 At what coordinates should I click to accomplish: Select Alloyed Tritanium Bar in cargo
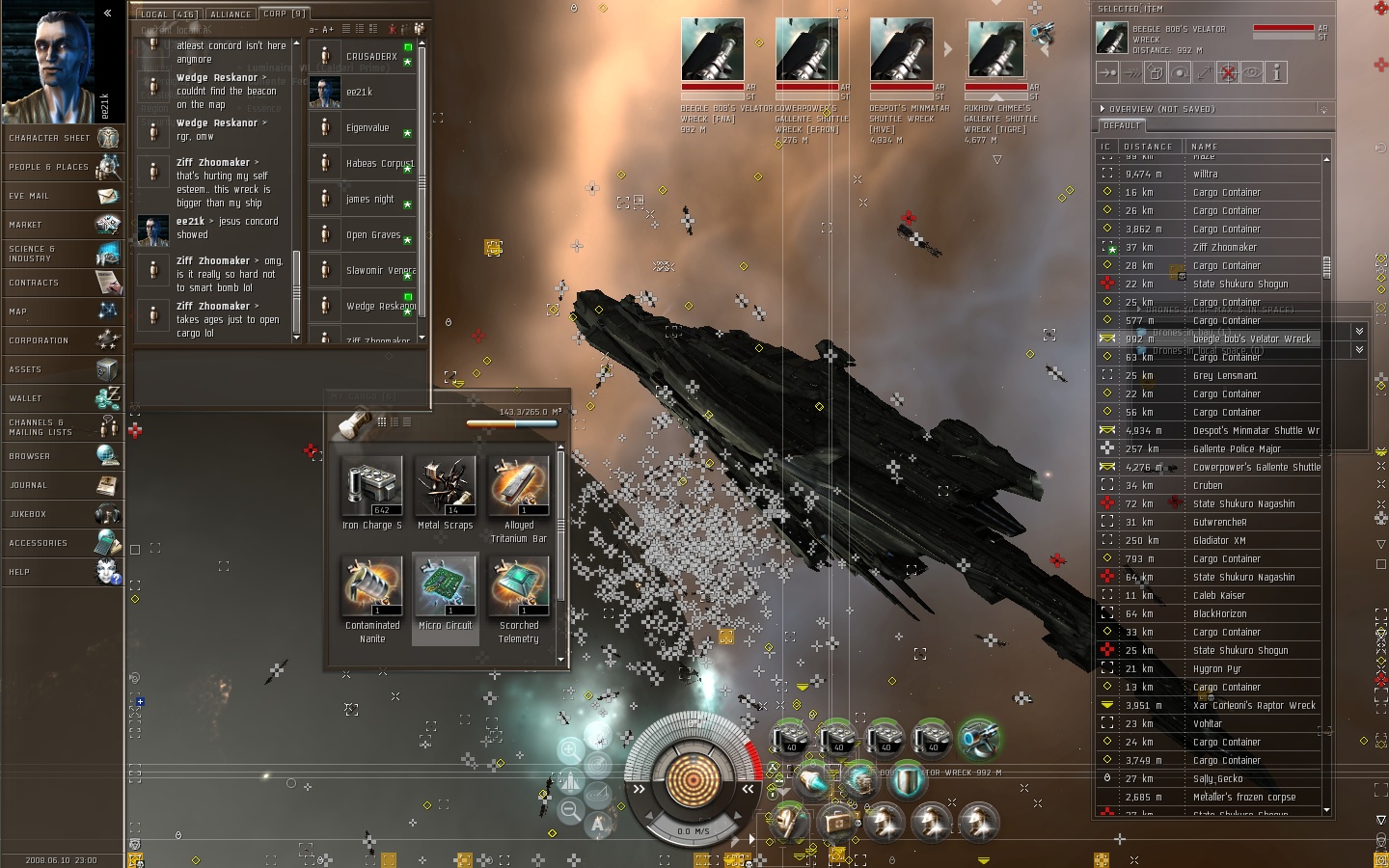[x=519, y=486]
